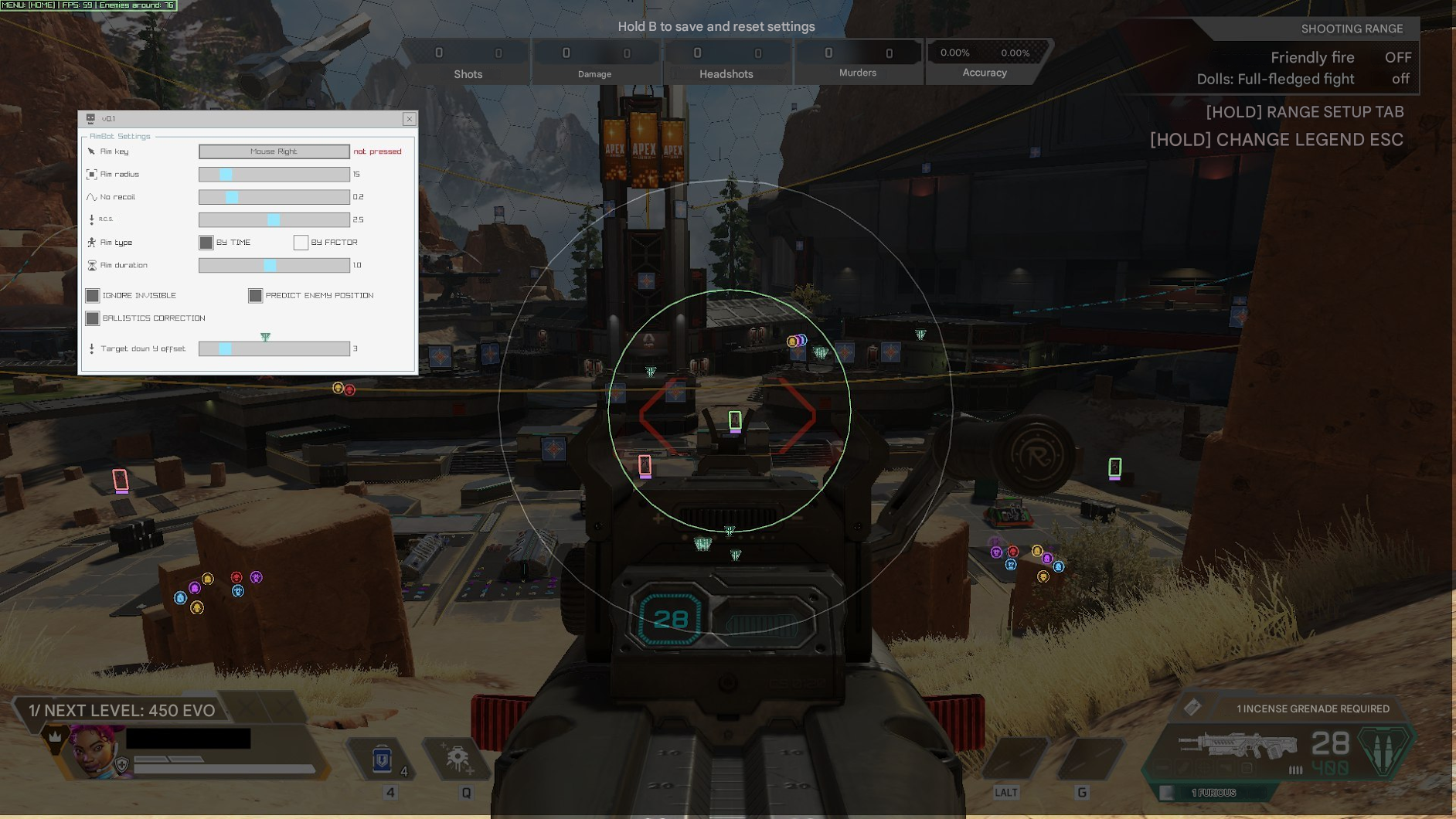The width and height of the screenshot is (1456, 819).
Task: Click the Target down Y offset arrow icon
Action: (x=90, y=348)
